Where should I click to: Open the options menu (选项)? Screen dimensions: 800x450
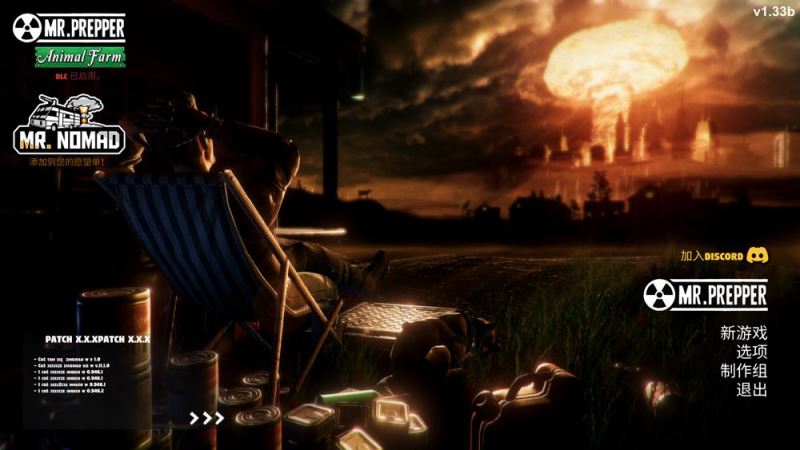point(751,352)
